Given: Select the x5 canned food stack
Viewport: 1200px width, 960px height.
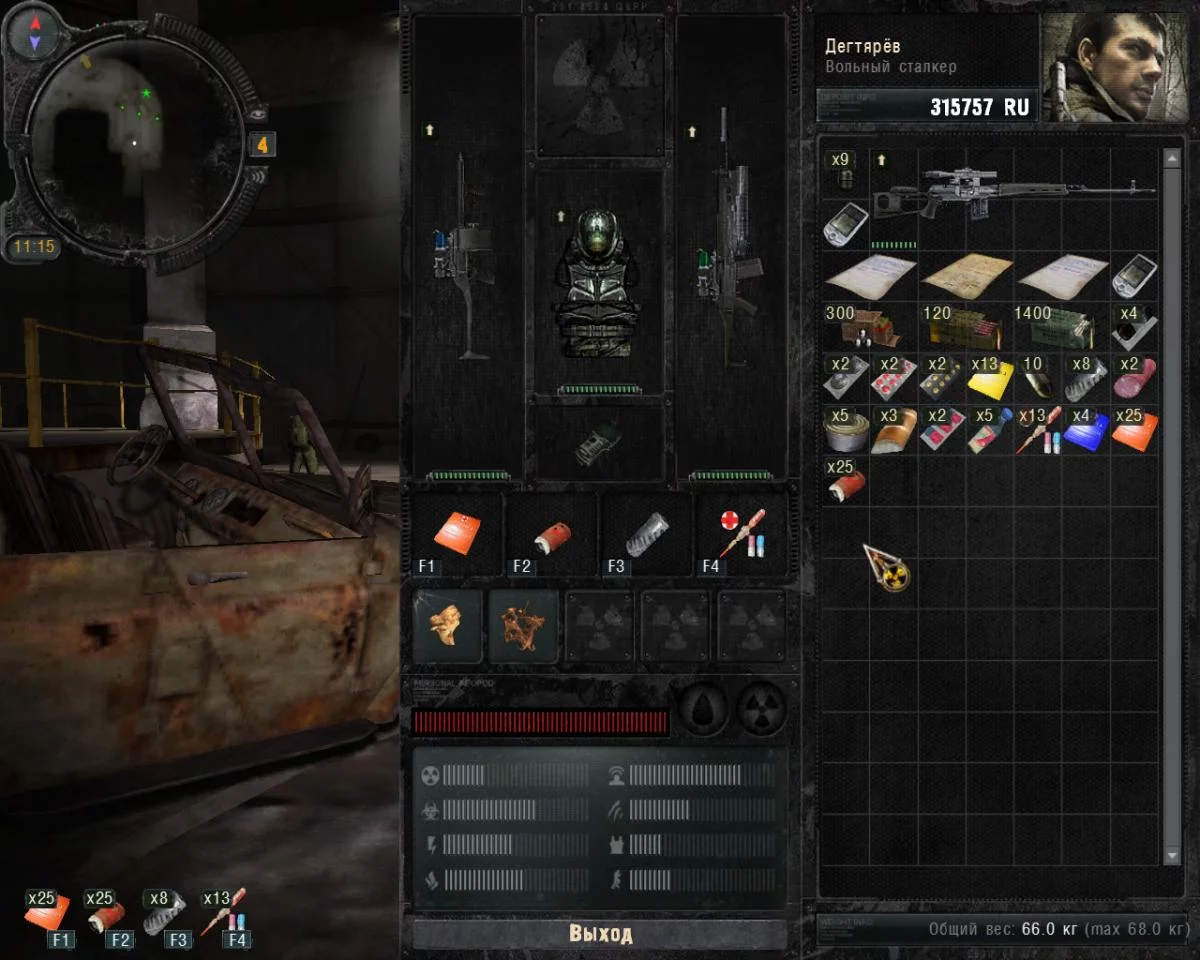Looking at the screenshot, I should point(844,430).
